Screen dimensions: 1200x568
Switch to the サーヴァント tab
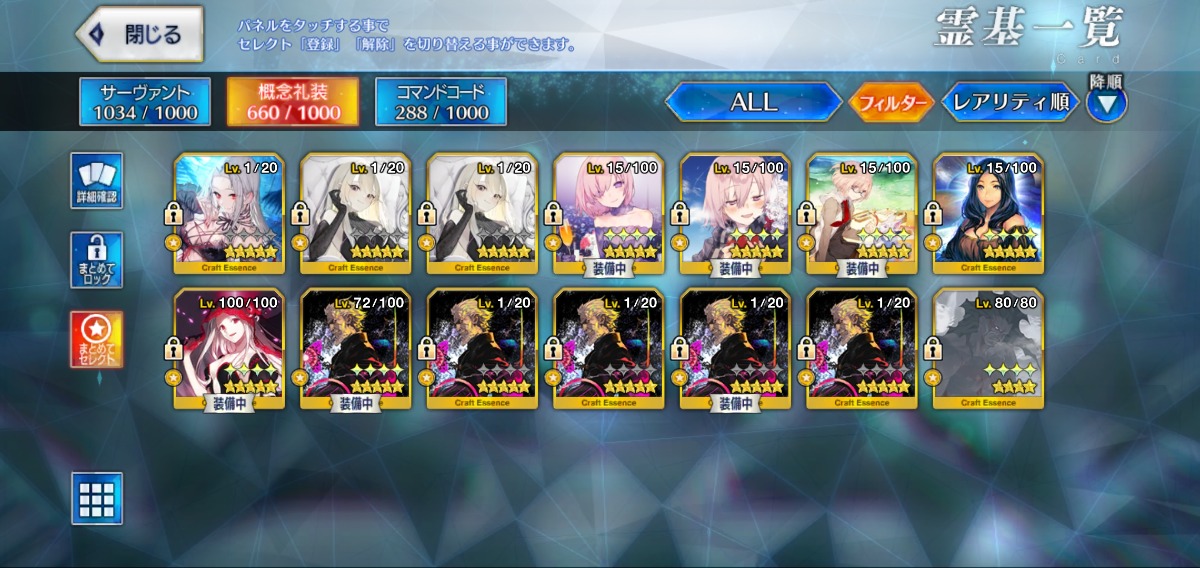[x=145, y=102]
